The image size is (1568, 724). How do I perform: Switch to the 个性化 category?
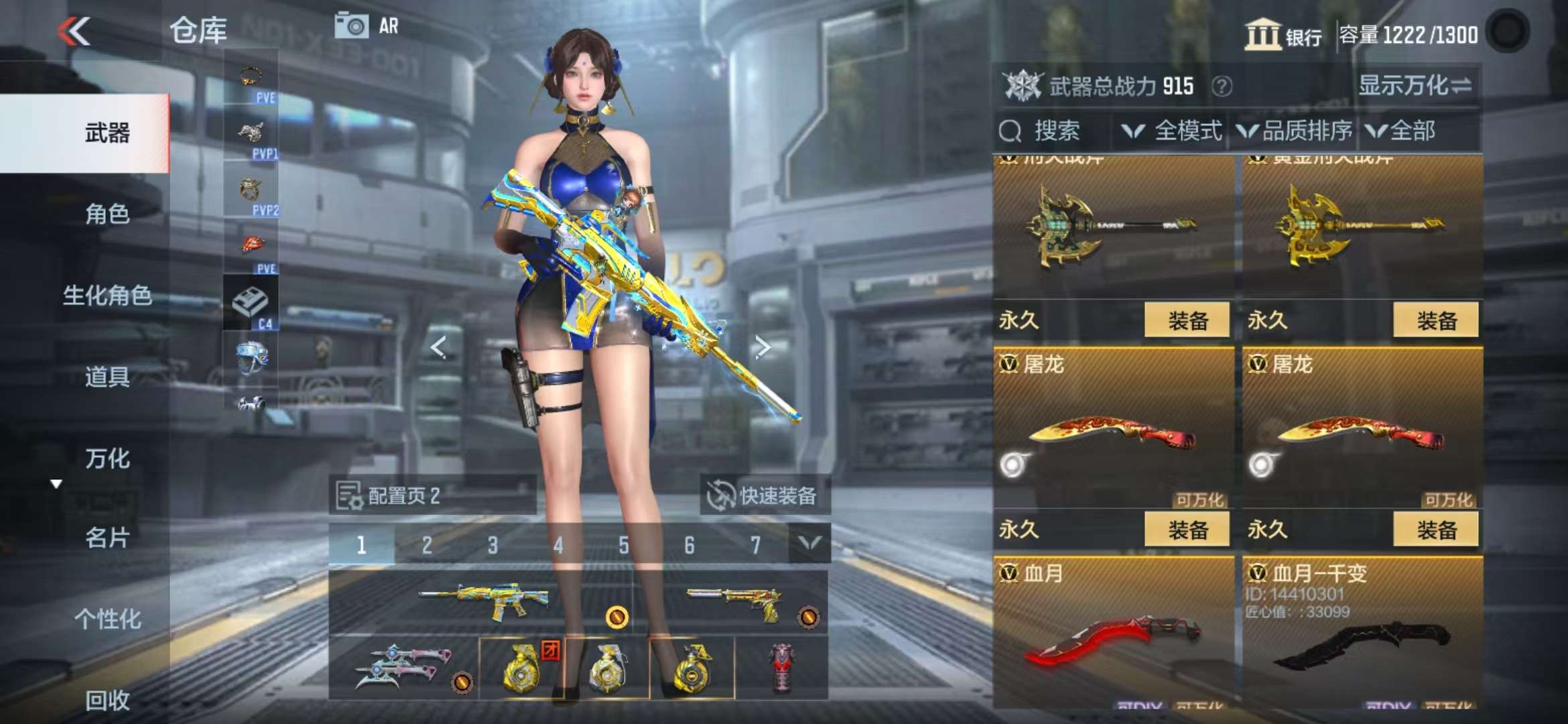coord(107,619)
